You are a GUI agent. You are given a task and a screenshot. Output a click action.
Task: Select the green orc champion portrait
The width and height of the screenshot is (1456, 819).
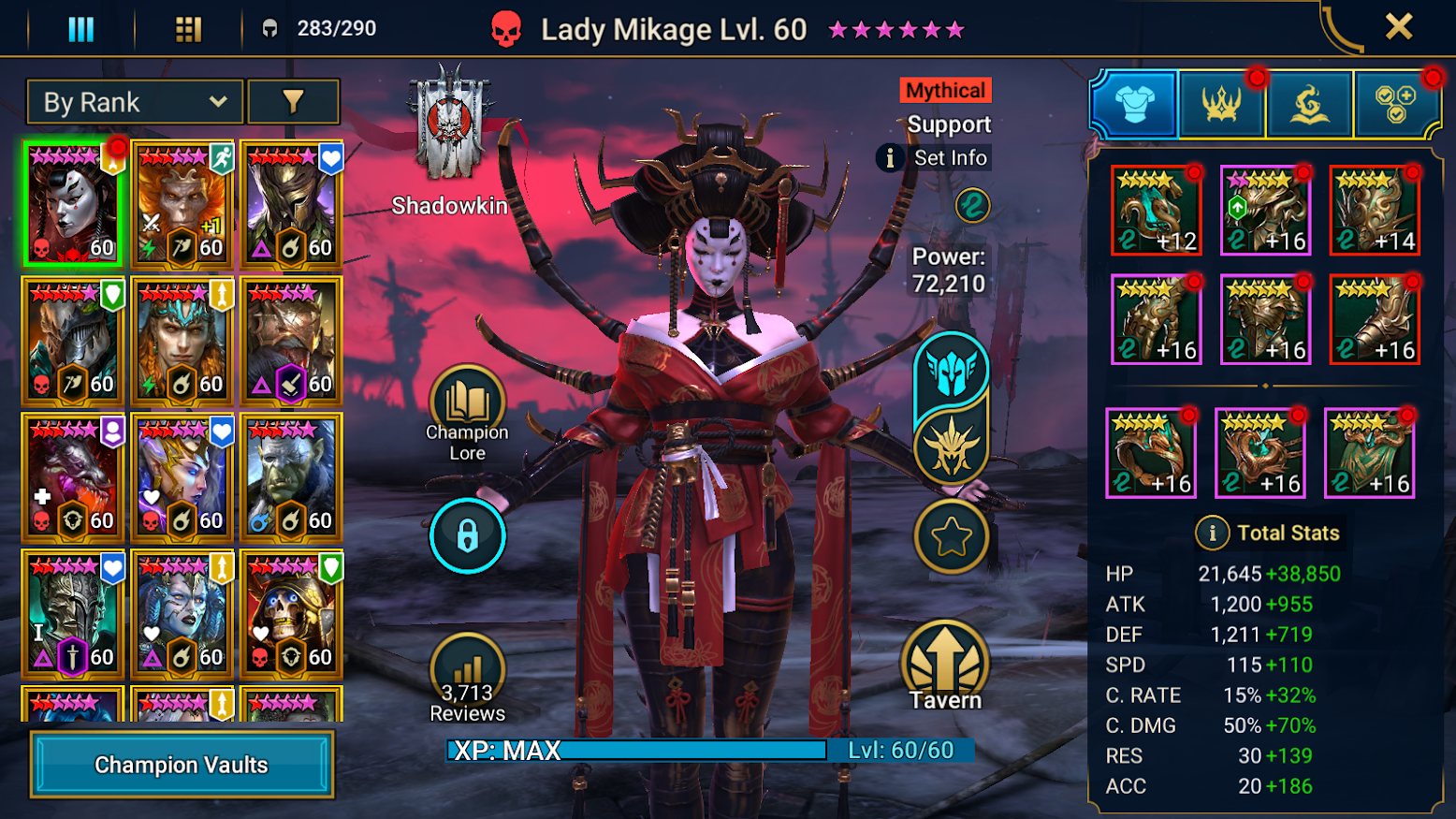click(x=292, y=477)
